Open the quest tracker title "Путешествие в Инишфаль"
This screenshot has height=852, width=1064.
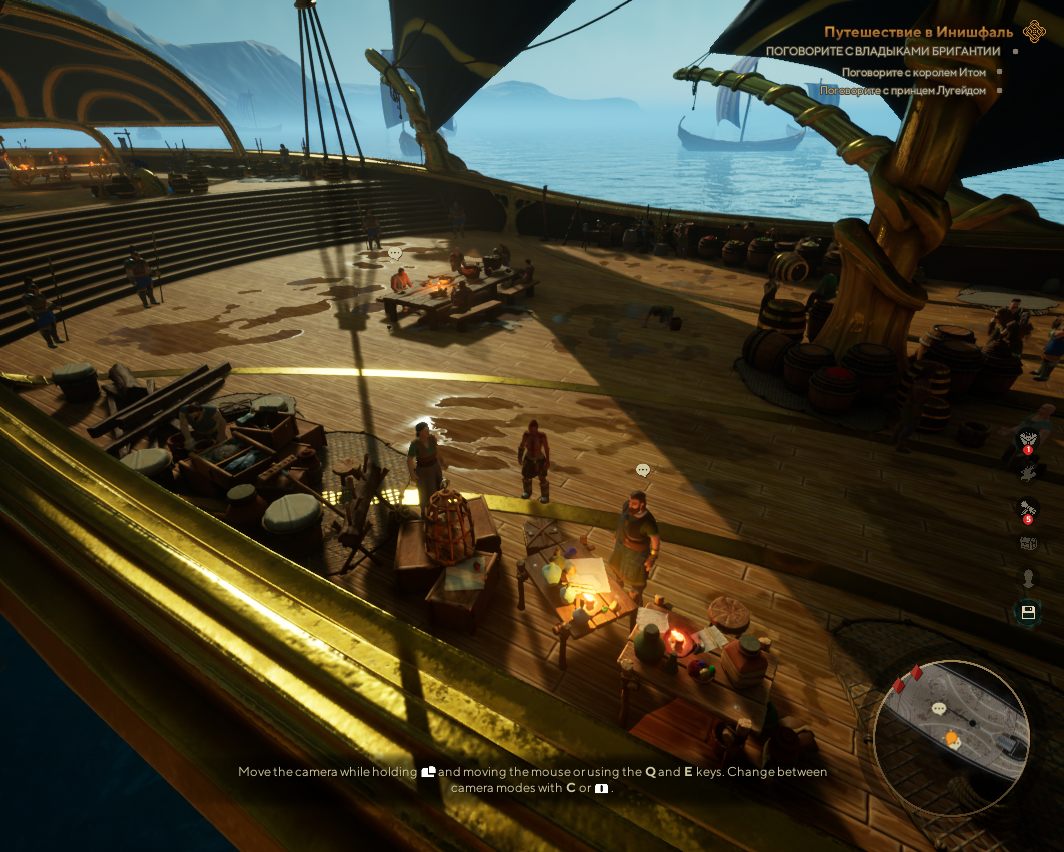(918, 32)
